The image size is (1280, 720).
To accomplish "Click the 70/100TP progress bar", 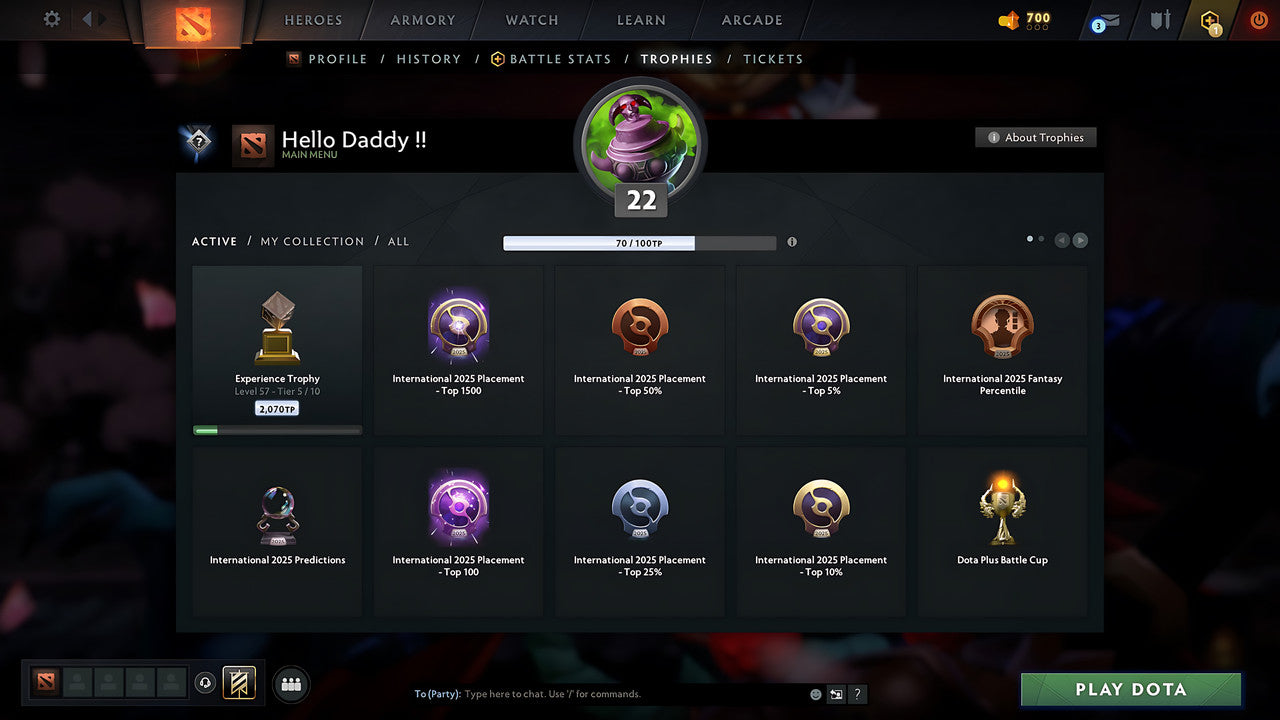I will 640,242.
